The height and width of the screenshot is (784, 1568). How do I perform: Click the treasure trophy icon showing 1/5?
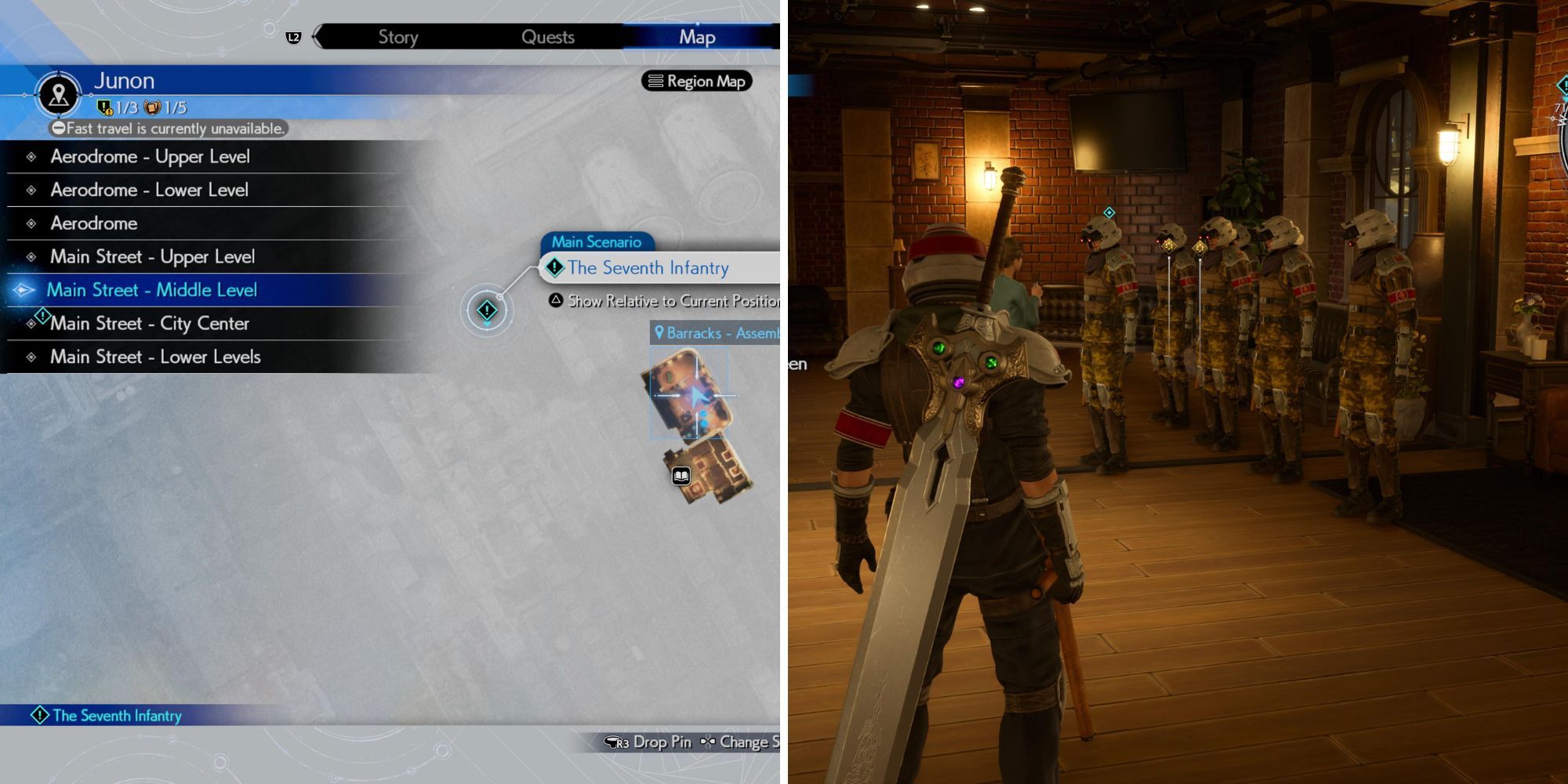pyautogui.click(x=154, y=107)
